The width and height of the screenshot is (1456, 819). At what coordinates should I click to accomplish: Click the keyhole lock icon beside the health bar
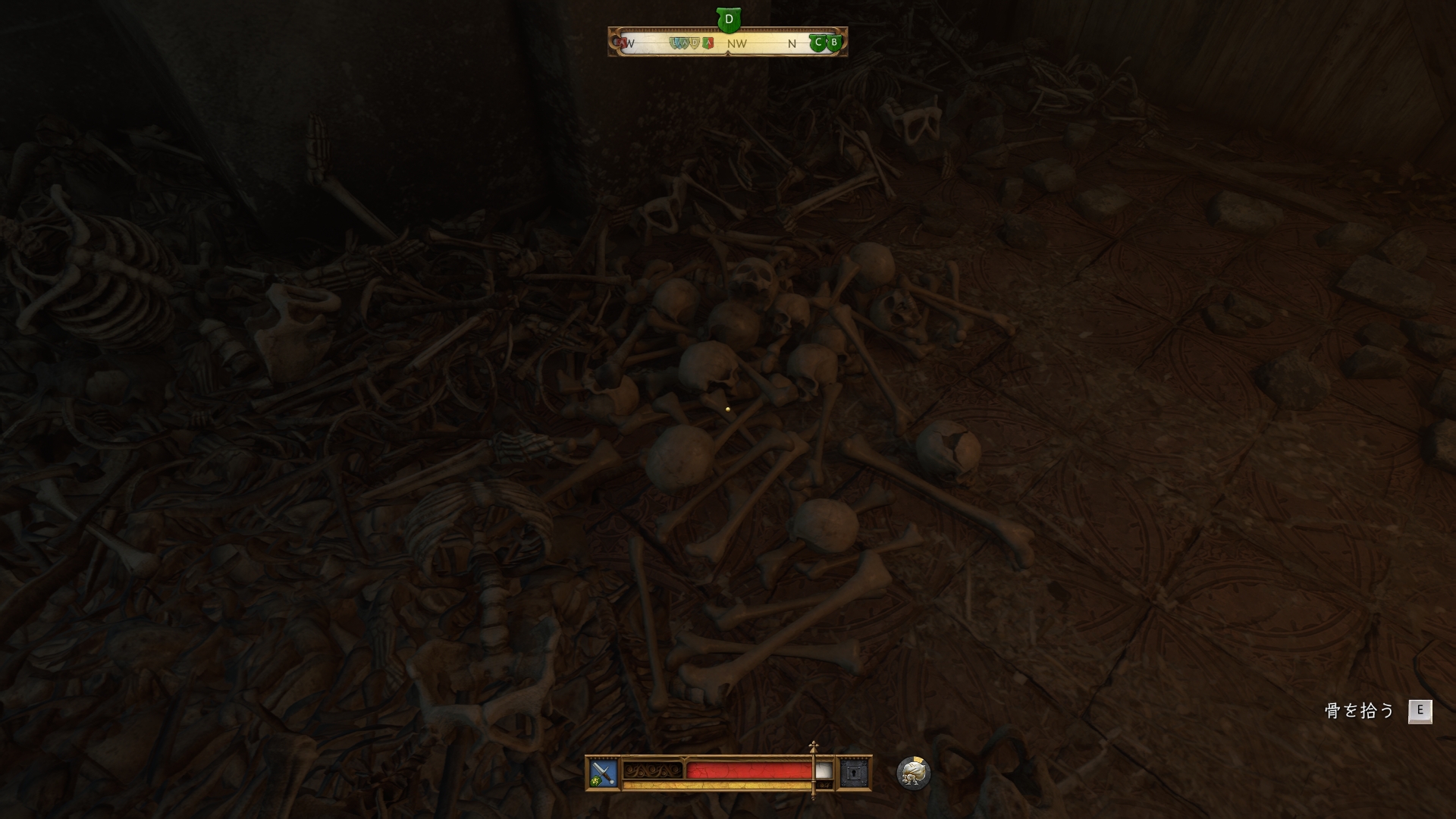coord(854,773)
